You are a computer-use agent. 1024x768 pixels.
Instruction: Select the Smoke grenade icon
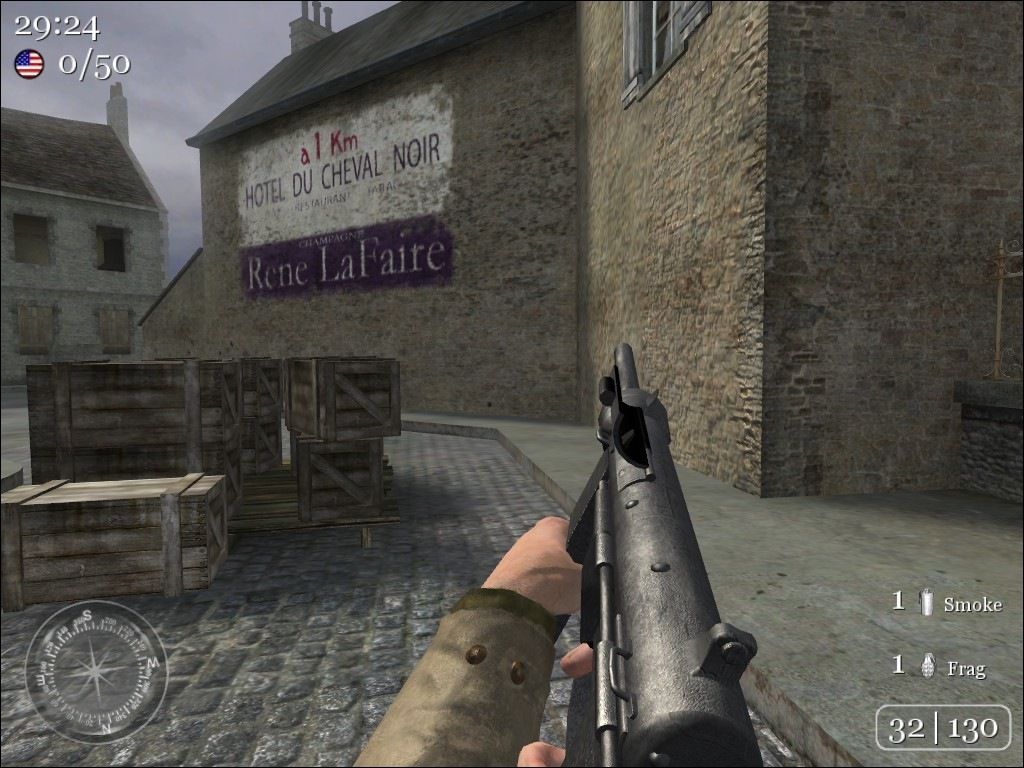pos(926,602)
